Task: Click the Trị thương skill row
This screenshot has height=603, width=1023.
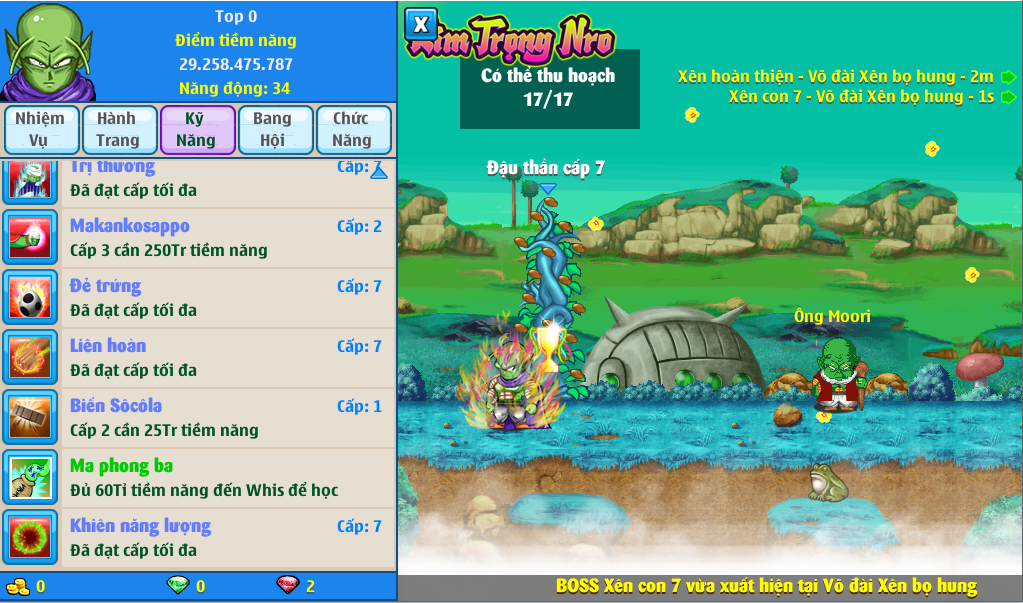Action: click(226, 178)
